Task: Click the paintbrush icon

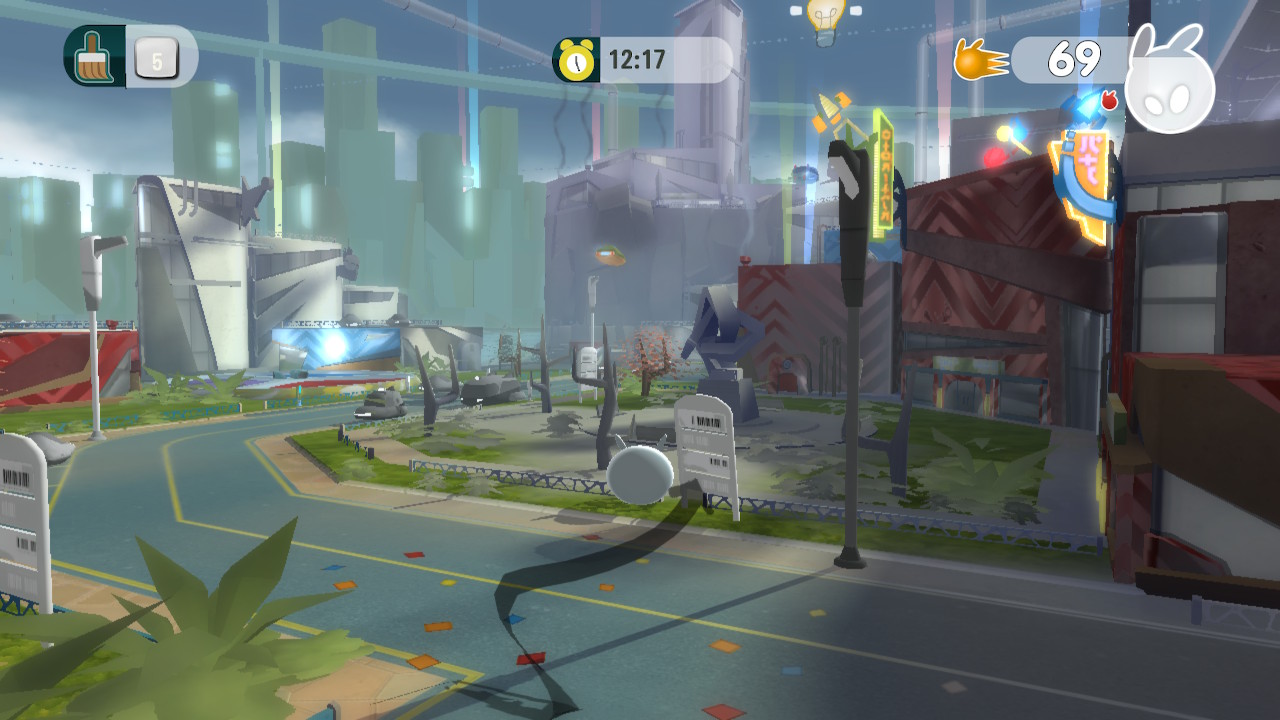Action: click(94, 57)
